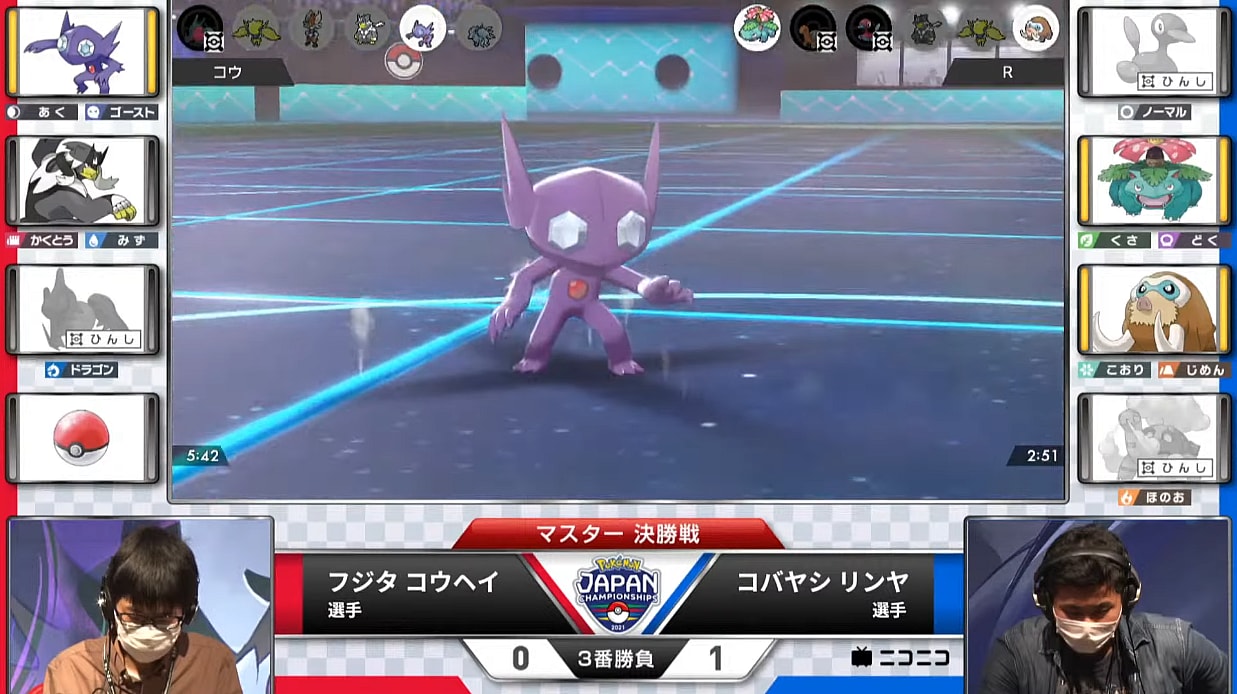1237x694 pixels.
Task: Select the Mamoswine team card
Action: coord(1153,309)
